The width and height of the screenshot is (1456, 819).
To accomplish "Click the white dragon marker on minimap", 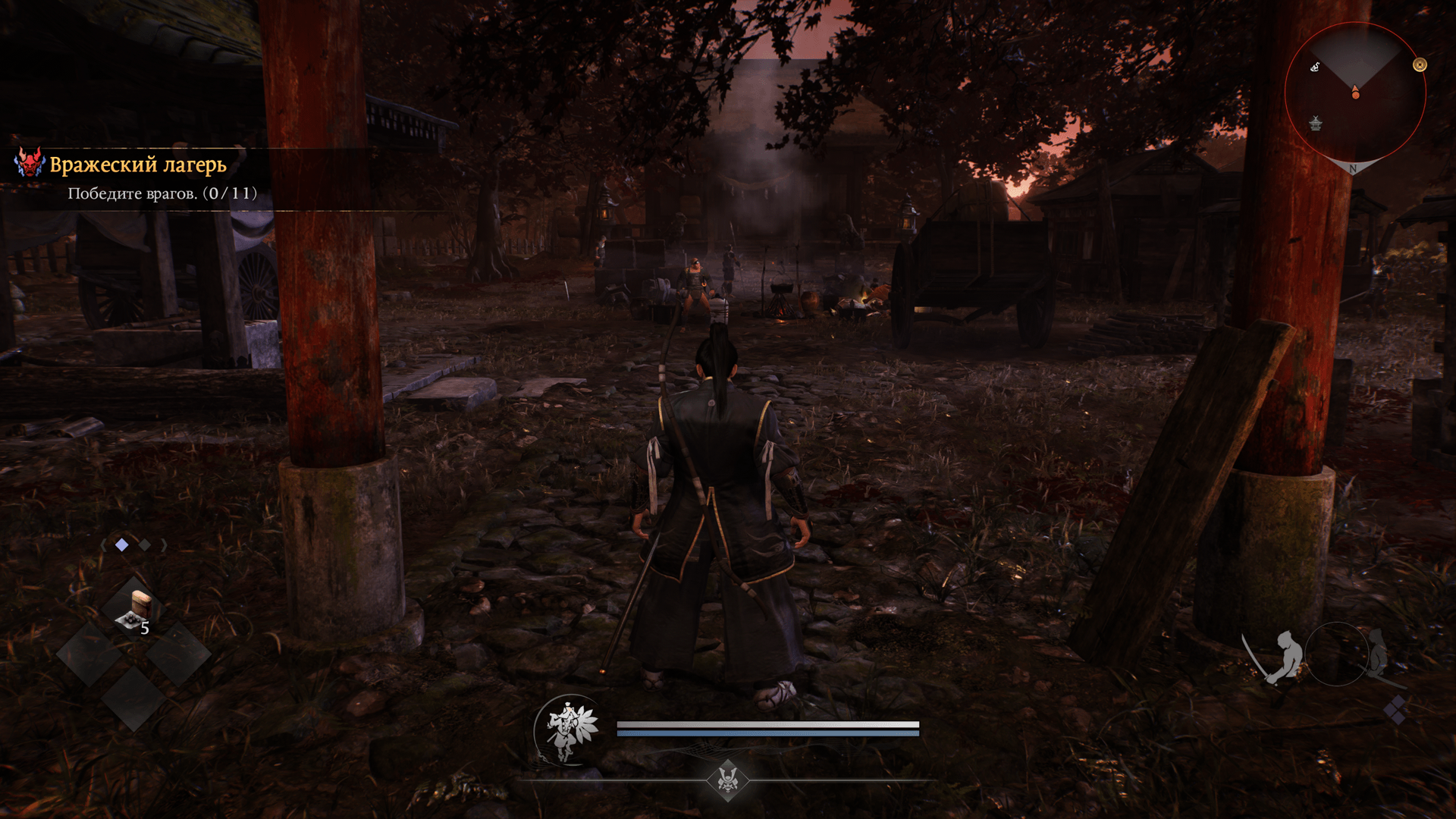I will pyautogui.click(x=1316, y=67).
